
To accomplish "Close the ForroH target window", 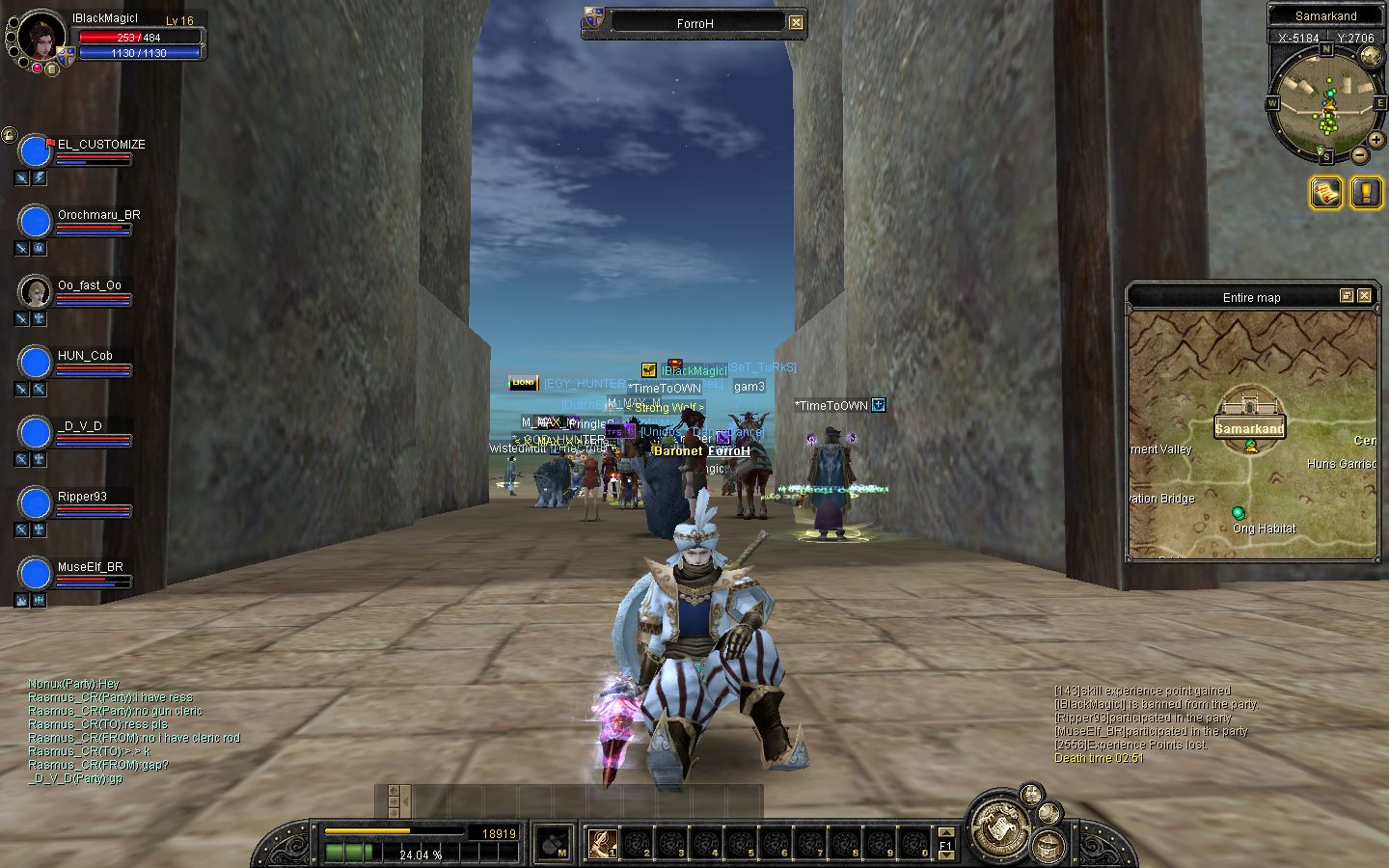I will click(796, 22).
